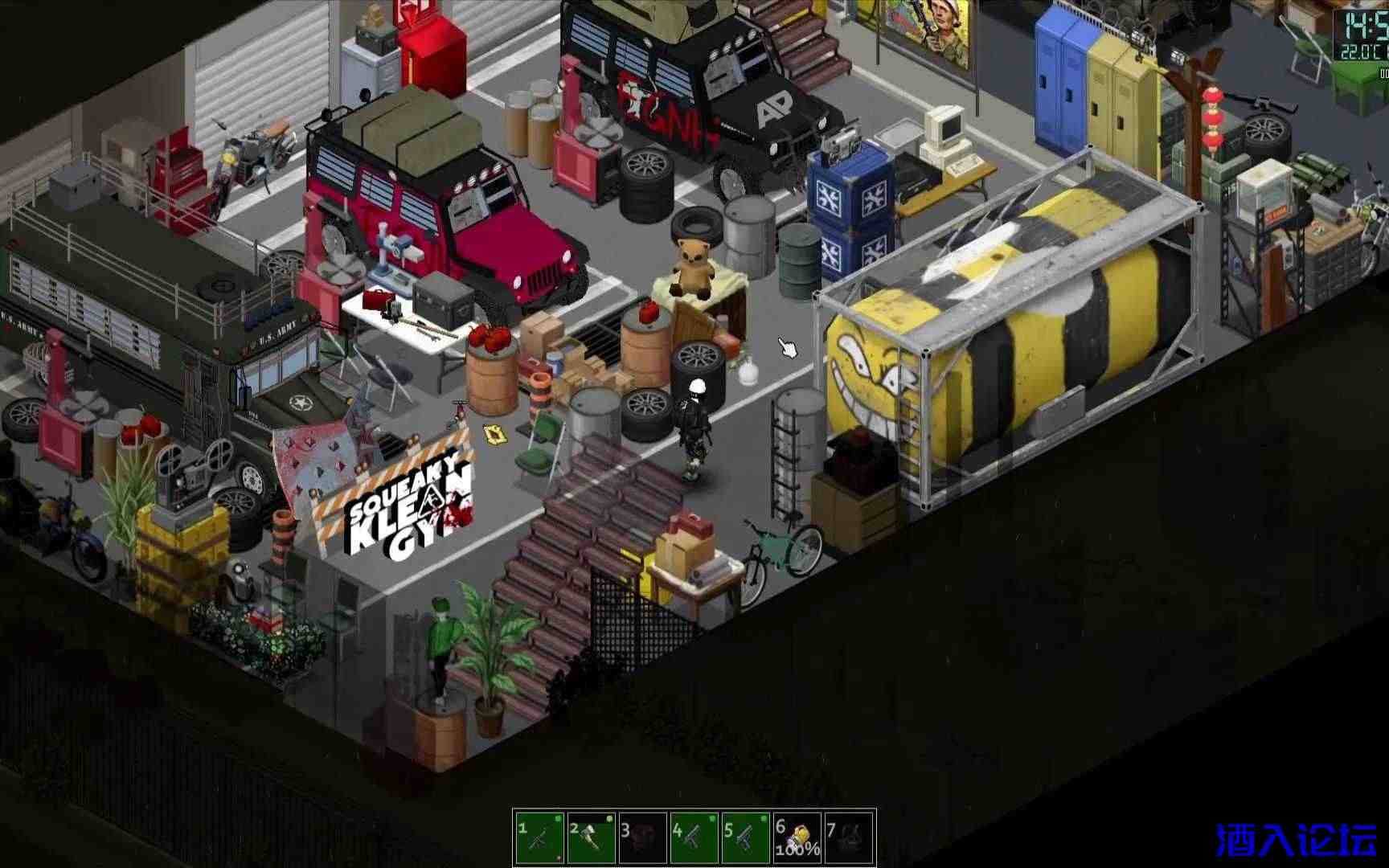Select the faded item in hotbar slot 7
Image resolution: width=1389 pixels, height=868 pixels.
pos(849,837)
